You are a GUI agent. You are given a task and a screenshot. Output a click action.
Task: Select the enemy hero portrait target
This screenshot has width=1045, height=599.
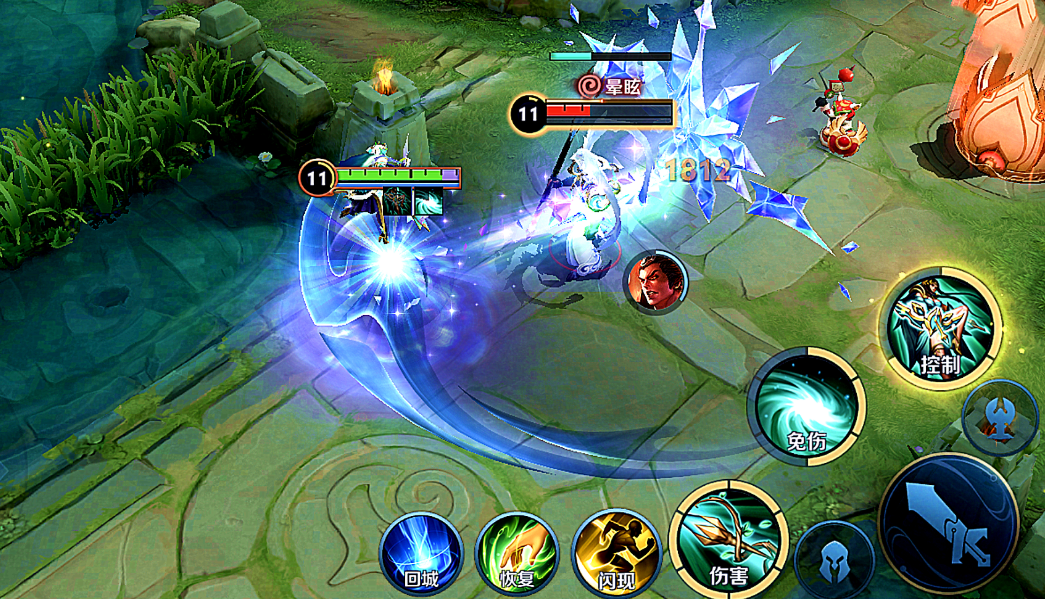[654, 280]
